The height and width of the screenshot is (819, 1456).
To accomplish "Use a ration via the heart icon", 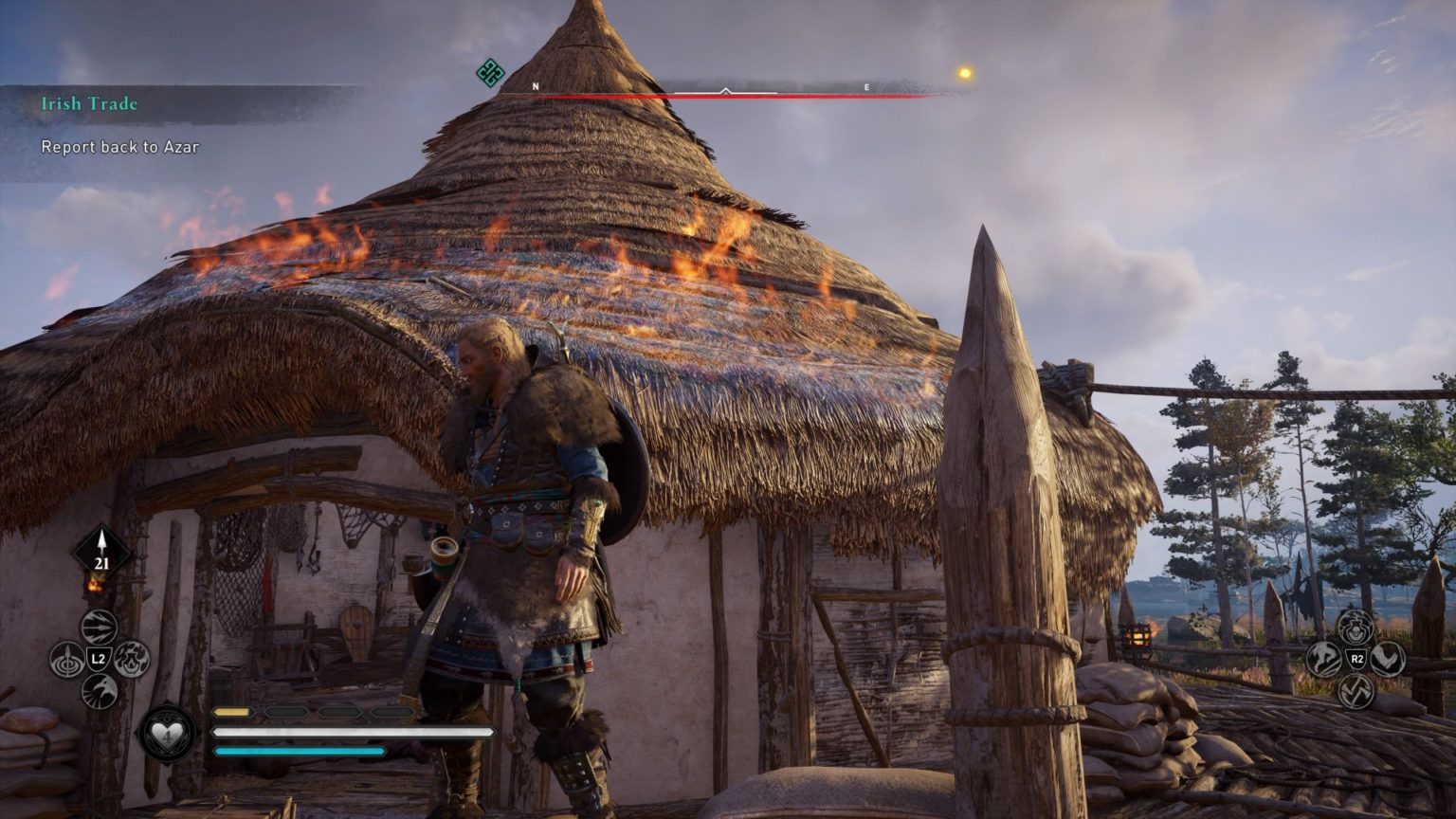I will 167,733.
